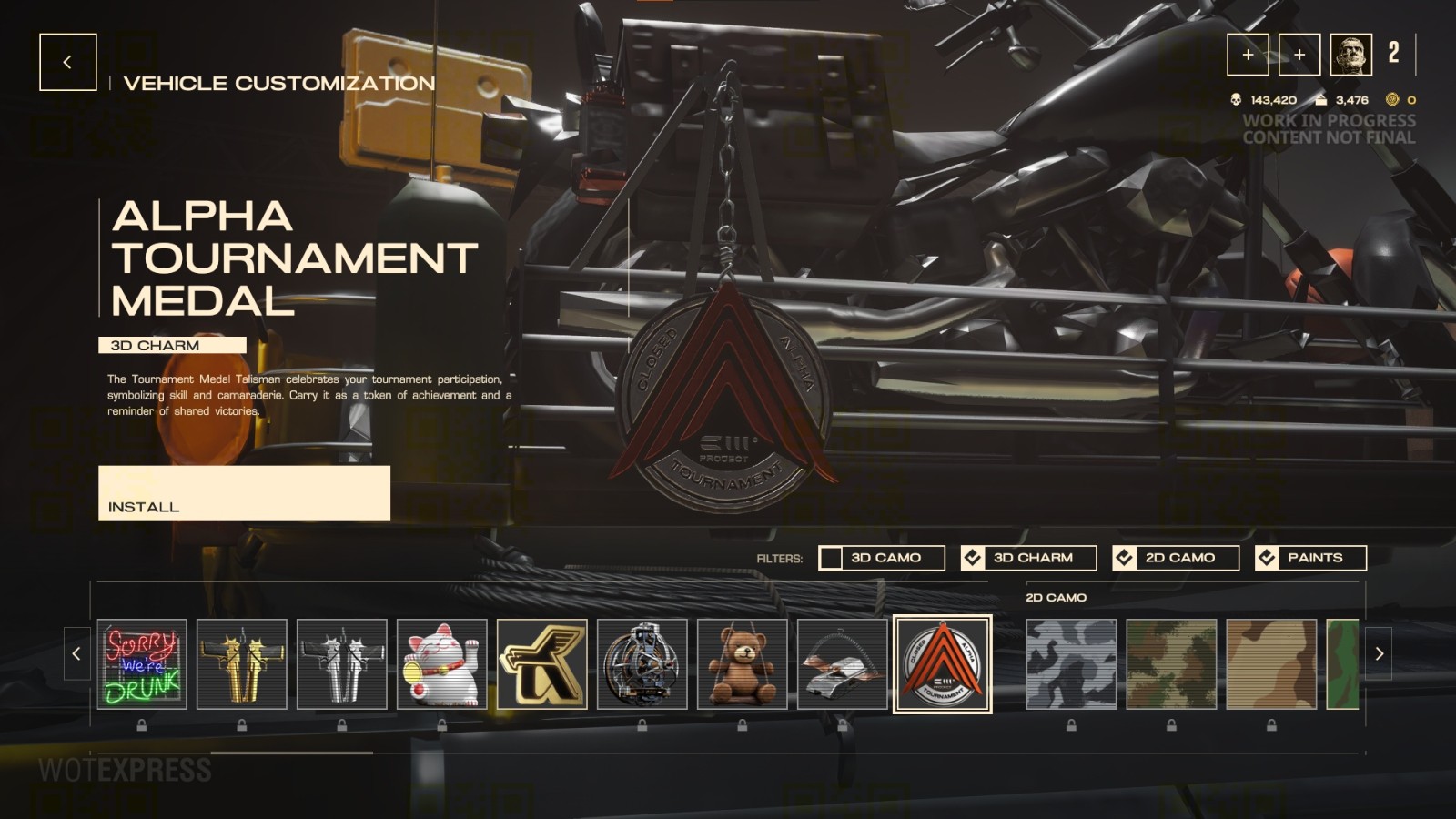
Task: Toggle the 2D Camo filter off
Action: tap(1126, 557)
